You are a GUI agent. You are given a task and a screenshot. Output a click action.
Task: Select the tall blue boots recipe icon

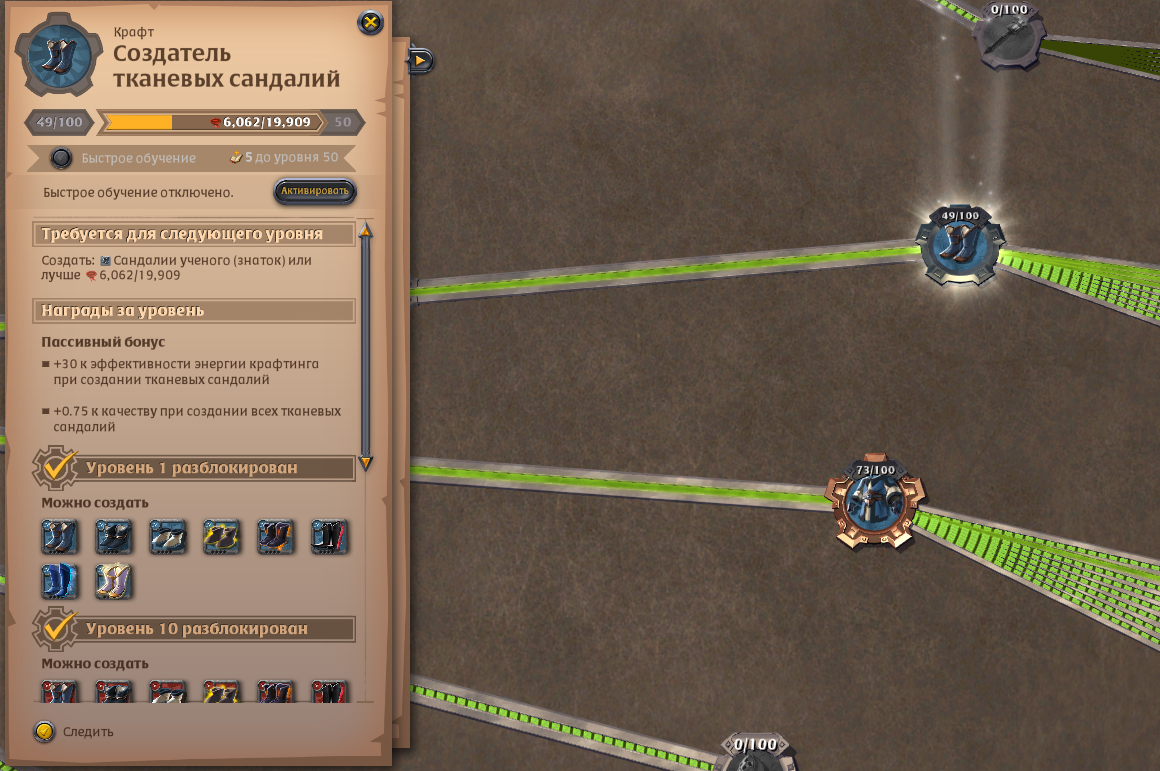pos(59,581)
